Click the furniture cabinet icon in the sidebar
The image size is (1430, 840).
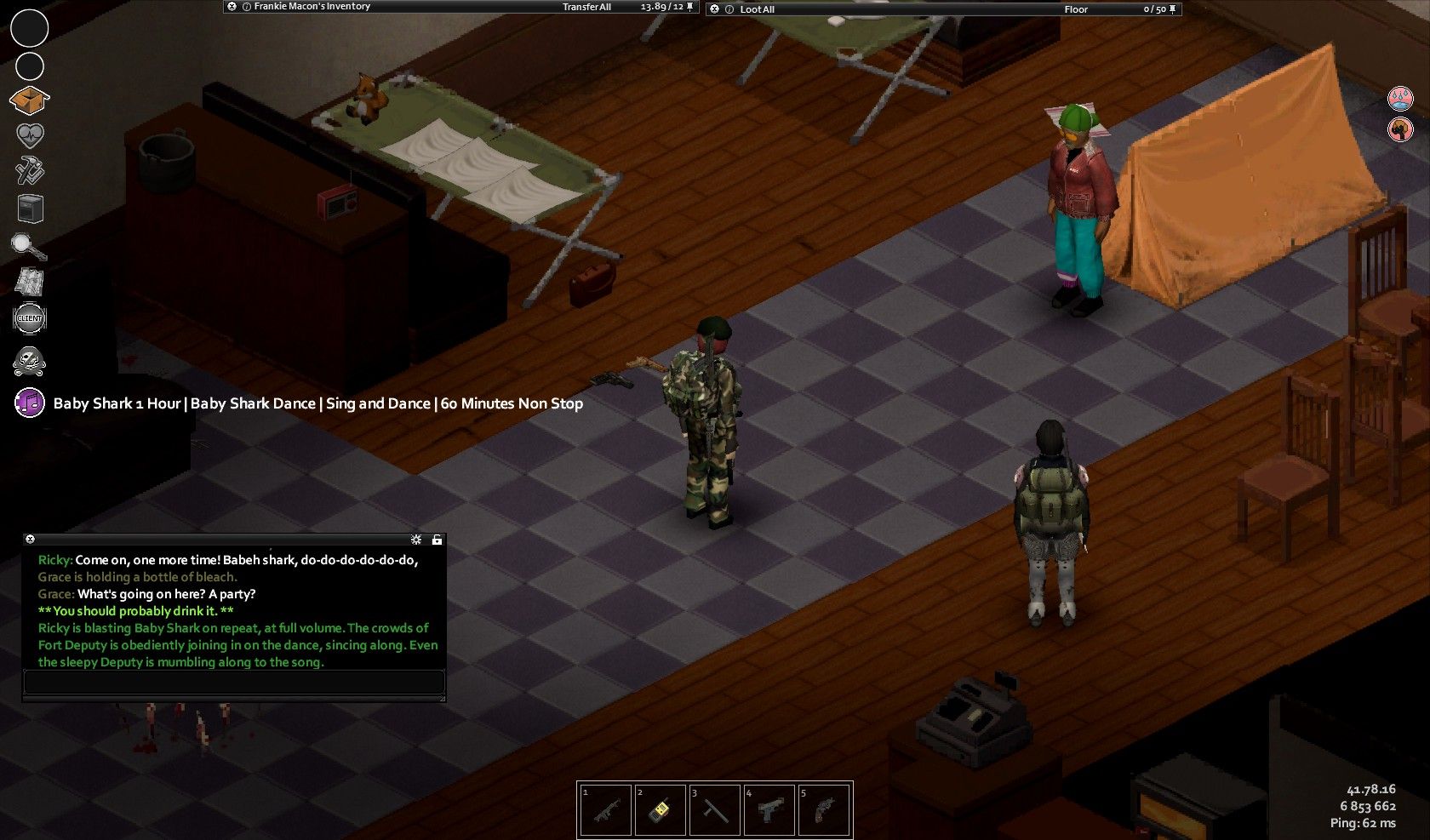30,209
